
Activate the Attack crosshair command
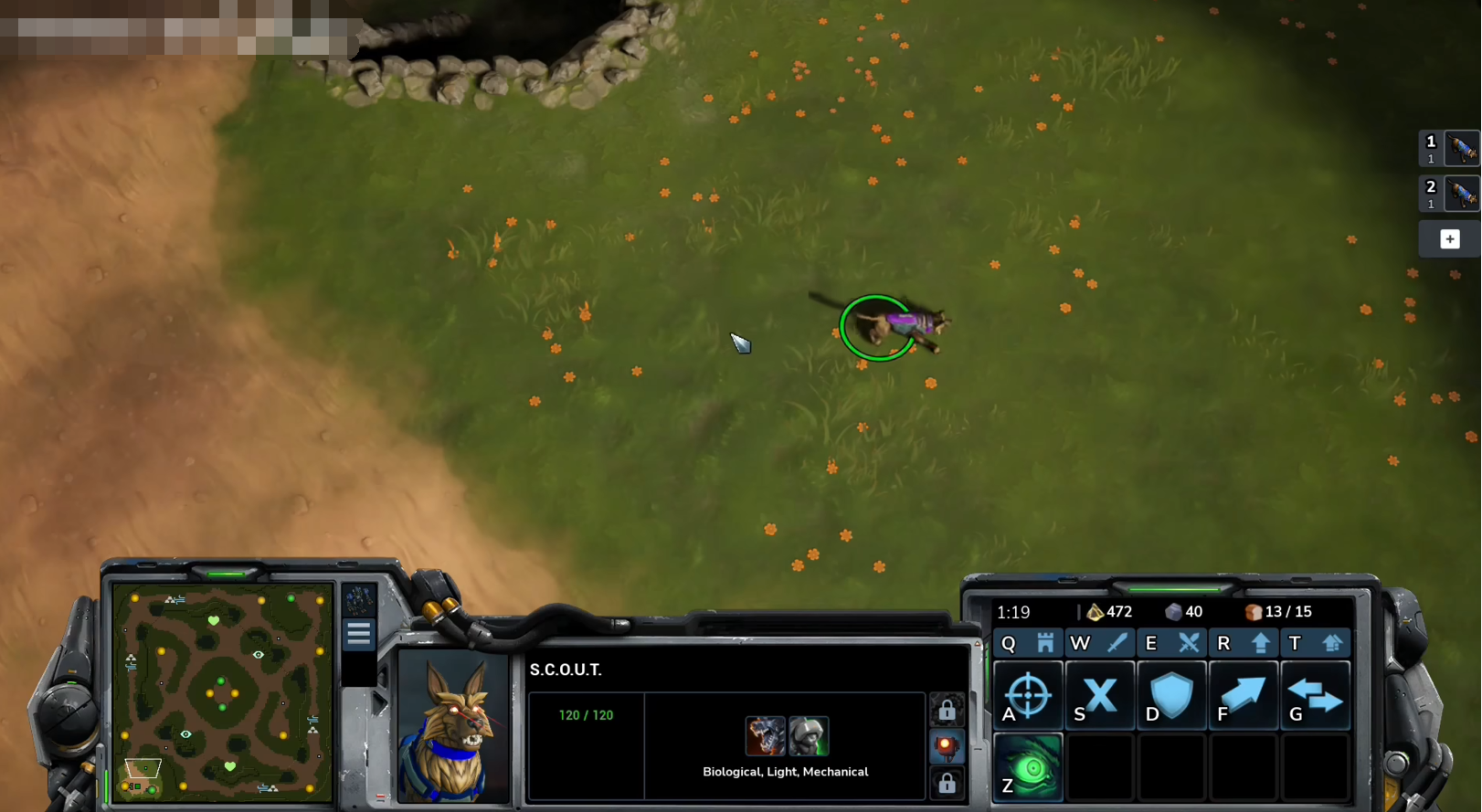click(1028, 696)
